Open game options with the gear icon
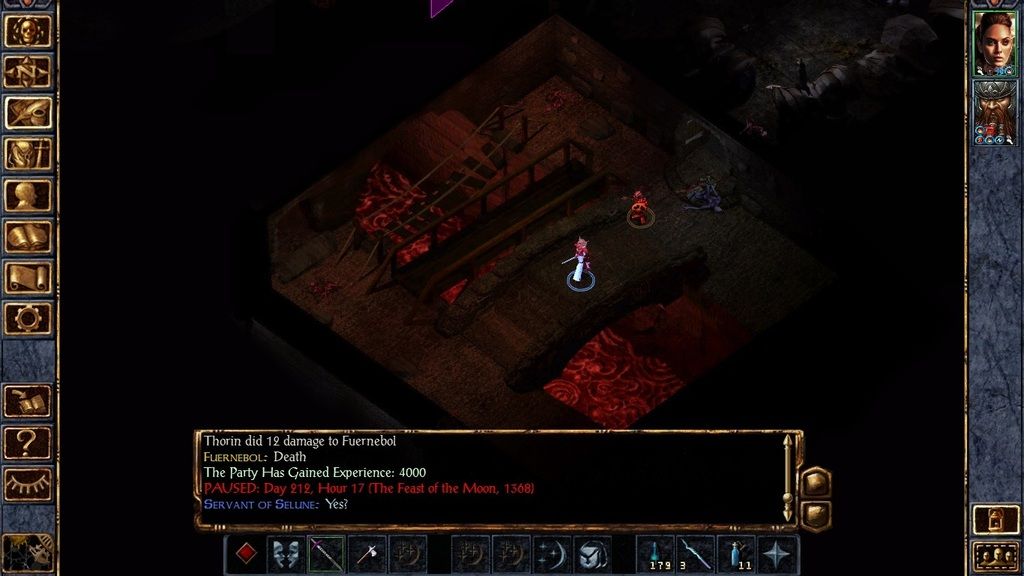 tap(28, 319)
